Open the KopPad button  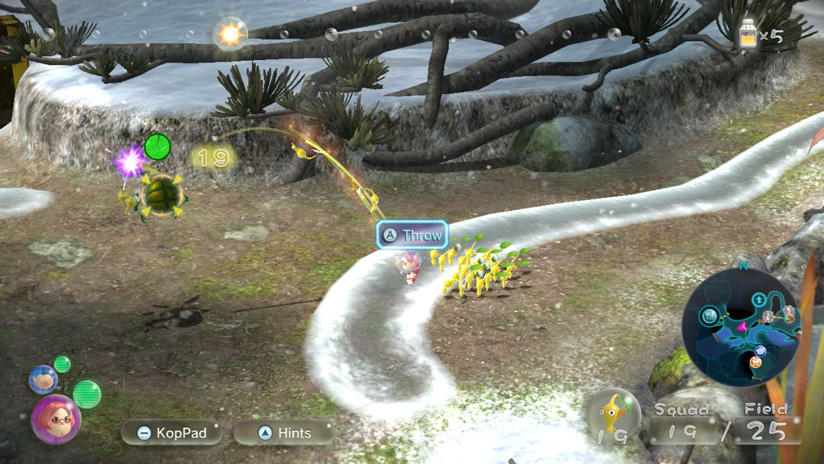tap(171, 433)
